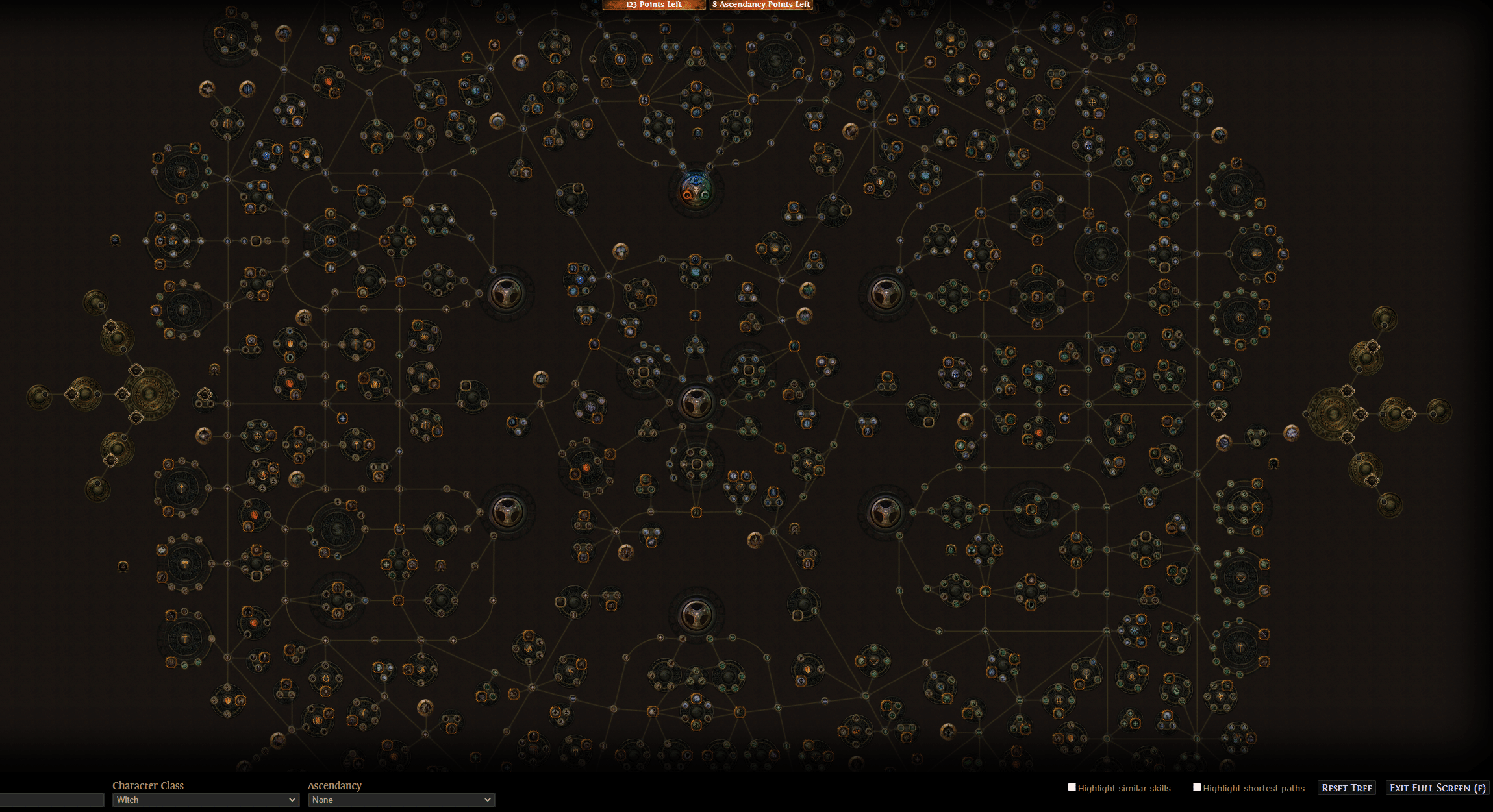Screen dimensions: 1493x812
Task: Enable Highlight shortest paths
Action: 1197,787
